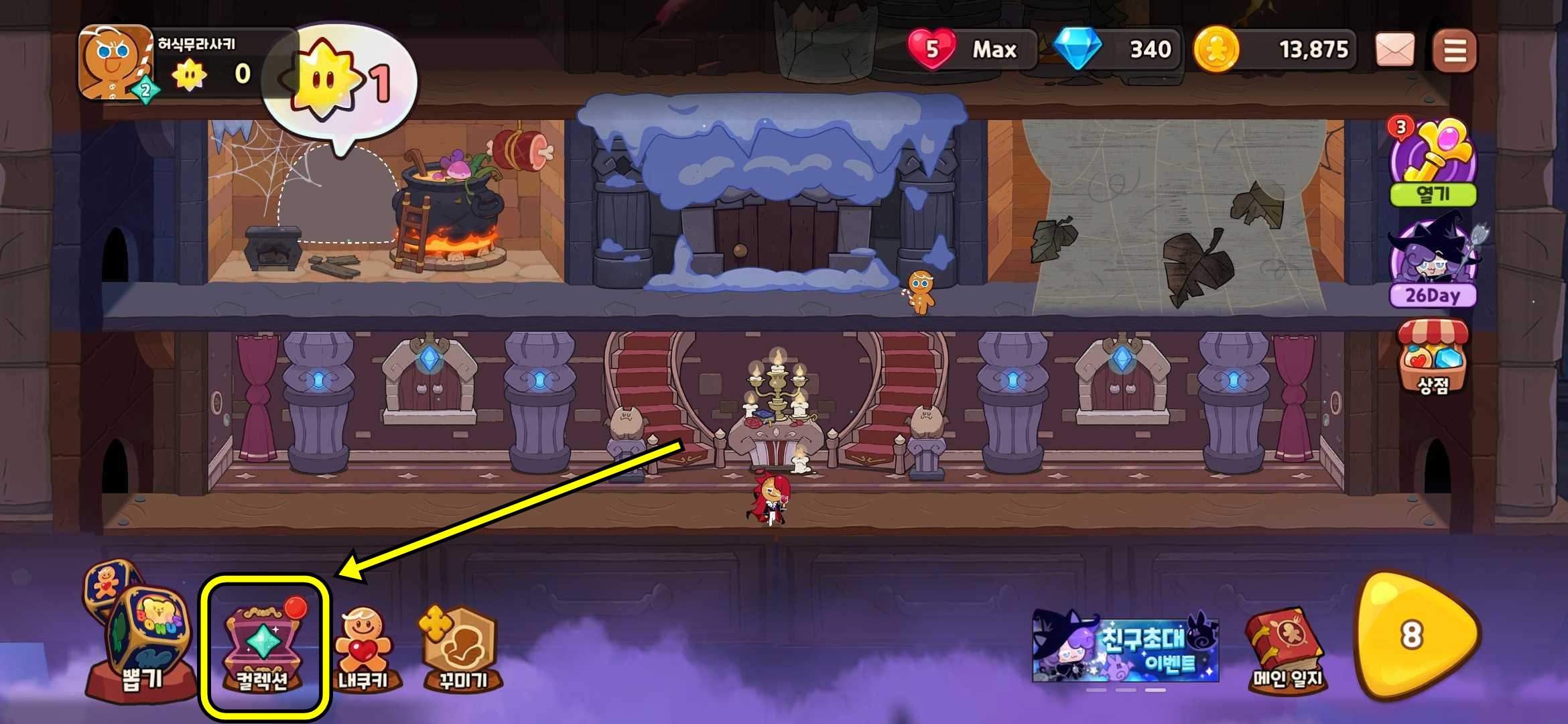Open the mailbox envelope

point(1394,50)
